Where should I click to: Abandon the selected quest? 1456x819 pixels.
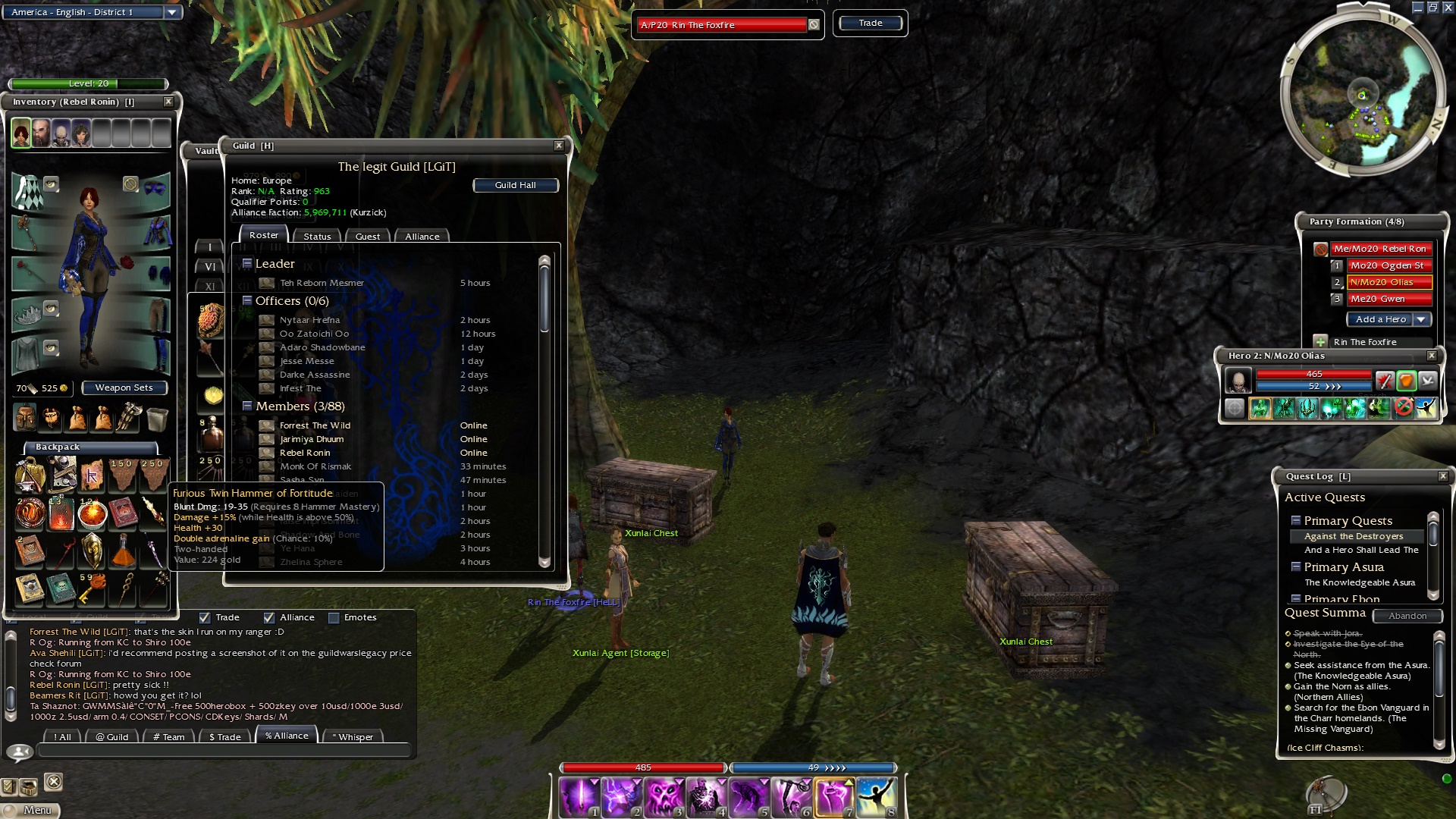[1407, 616]
